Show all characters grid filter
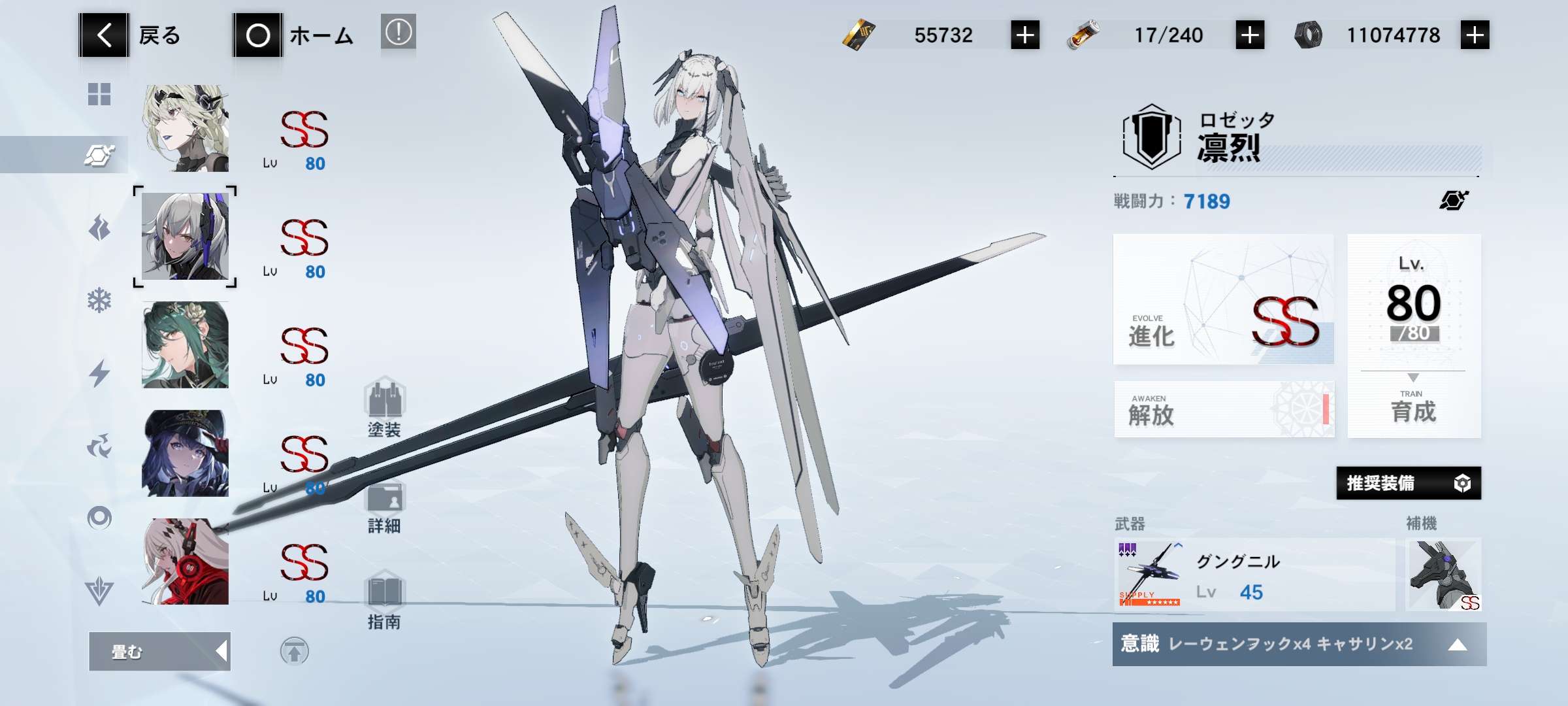The image size is (1568, 706). 99,94
